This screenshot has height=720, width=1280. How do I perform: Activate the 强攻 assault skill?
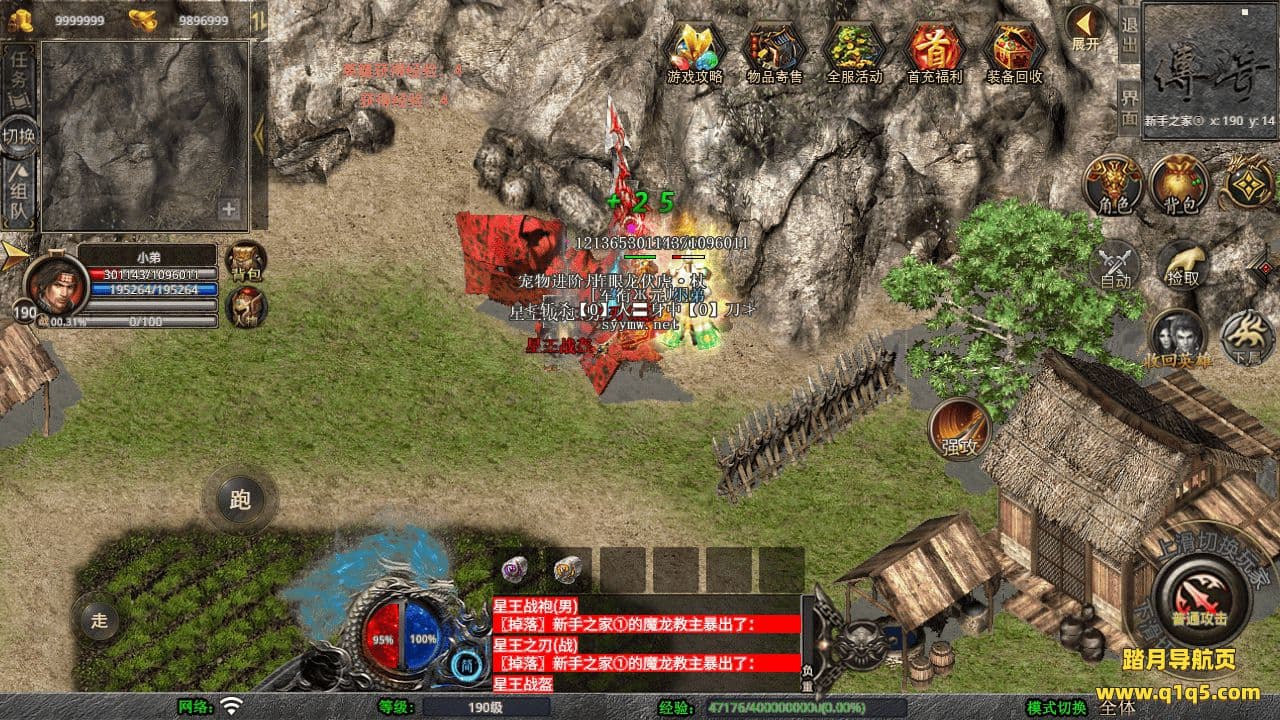click(960, 430)
